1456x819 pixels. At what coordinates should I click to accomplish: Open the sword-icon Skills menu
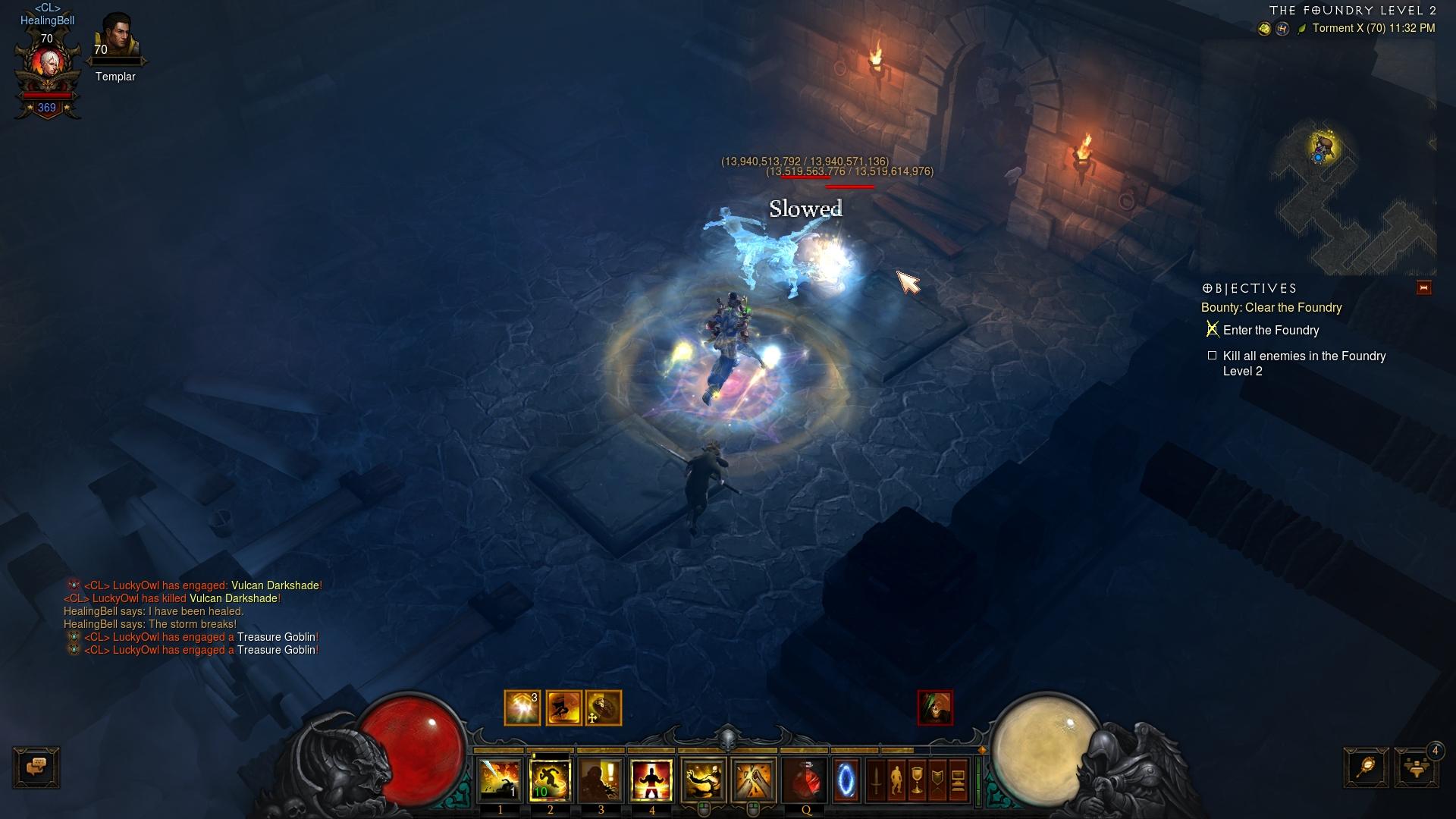tap(877, 780)
